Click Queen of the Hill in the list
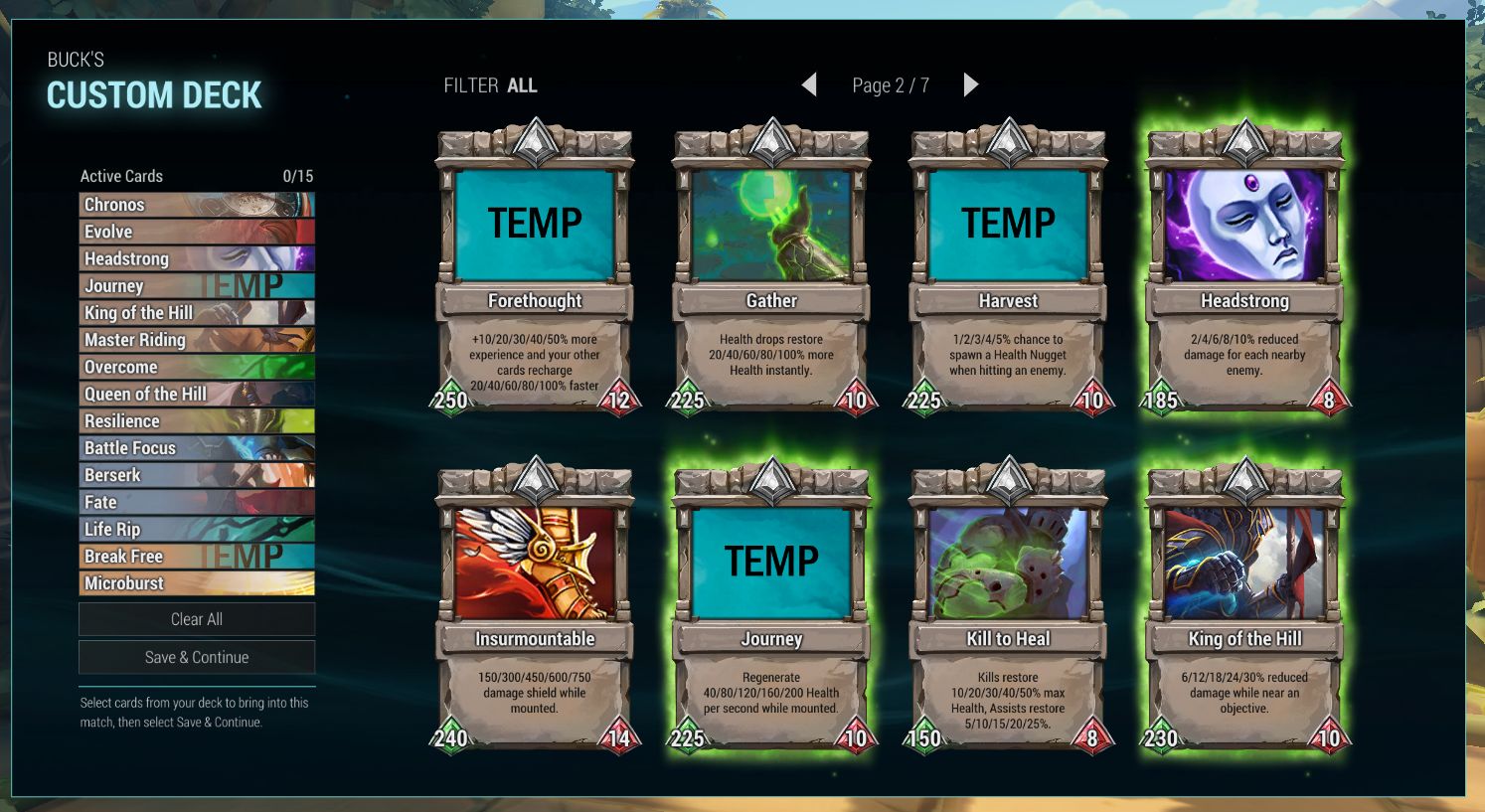Viewport: 1485px width, 812px height. tap(197, 394)
